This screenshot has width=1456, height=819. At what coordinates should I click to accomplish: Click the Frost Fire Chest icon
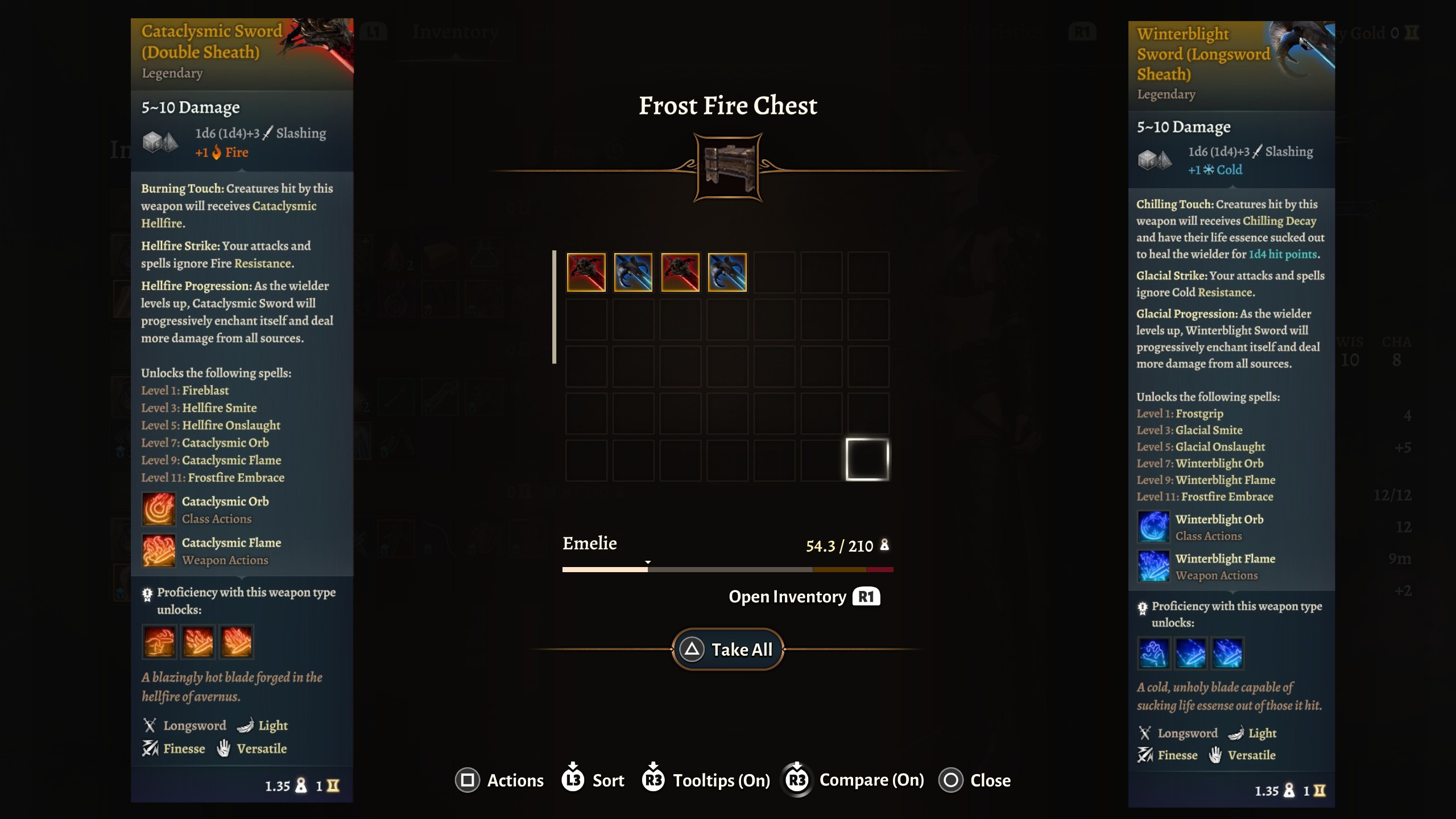pyautogui.click(x=728, y=168)
